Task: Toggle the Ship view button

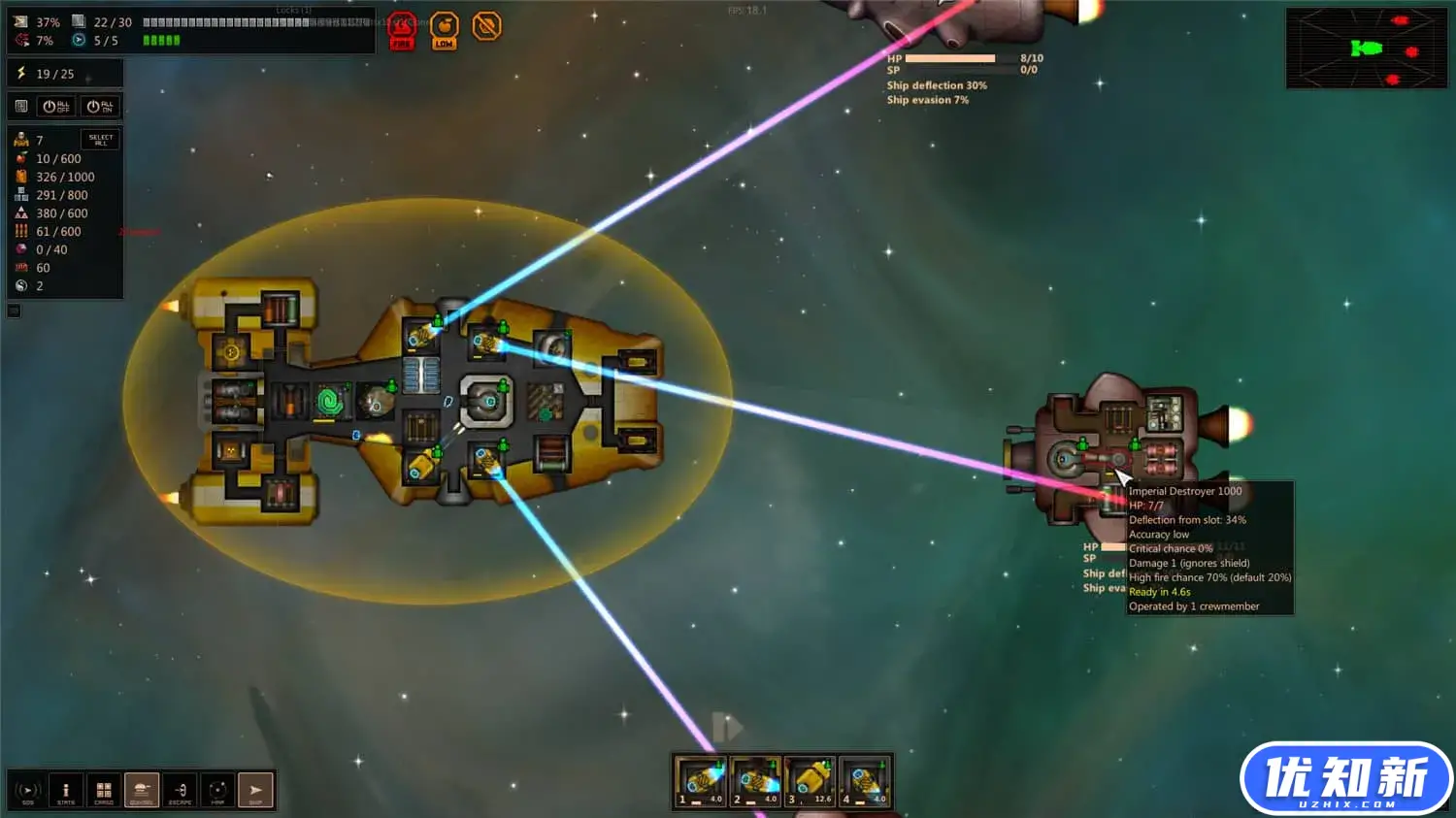Action: tap(255, 791)
